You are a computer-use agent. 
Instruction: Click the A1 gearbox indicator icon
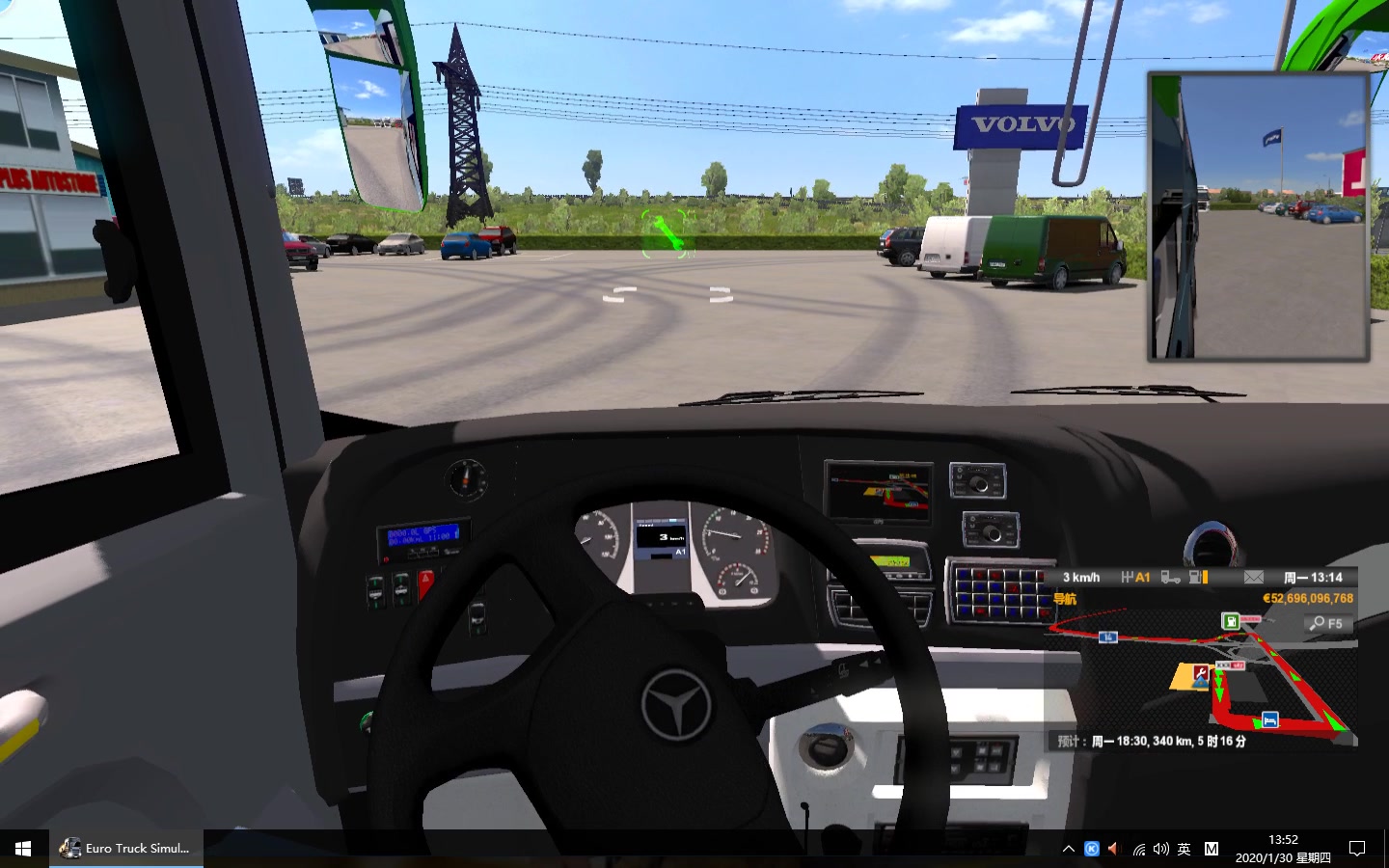tap(1134, 577)
